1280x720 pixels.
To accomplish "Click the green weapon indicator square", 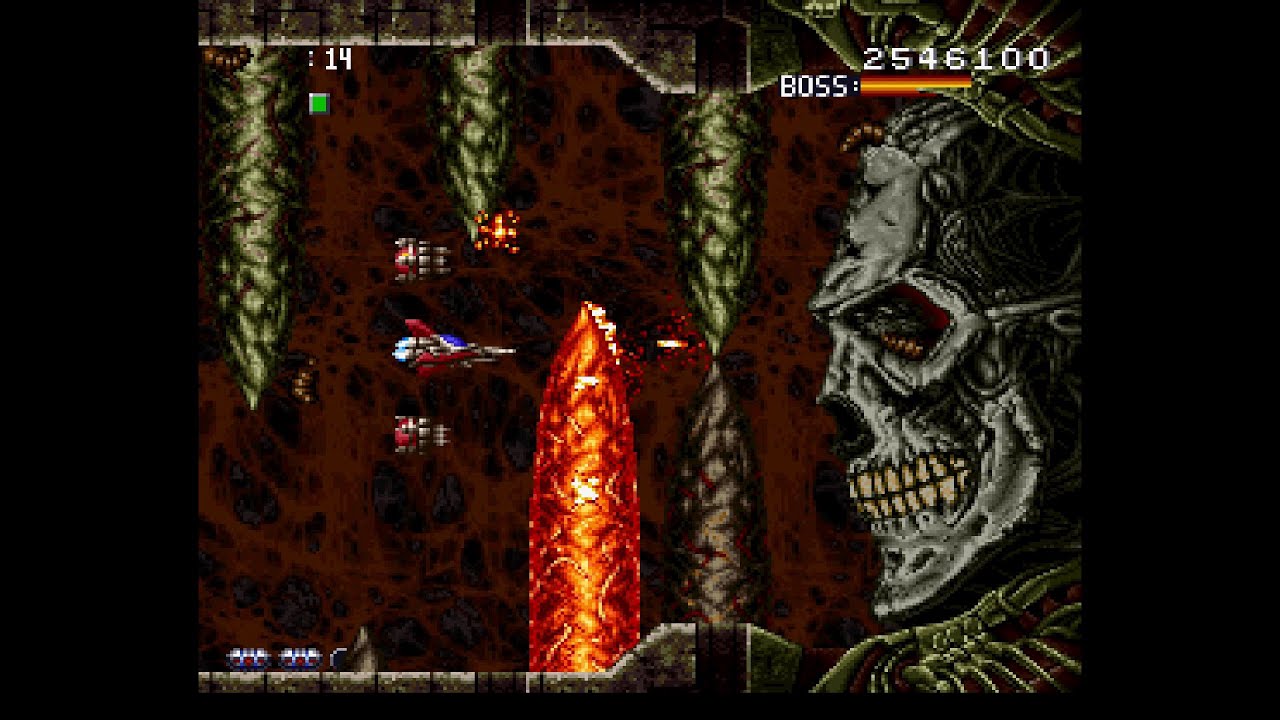I will pos(321,102).
